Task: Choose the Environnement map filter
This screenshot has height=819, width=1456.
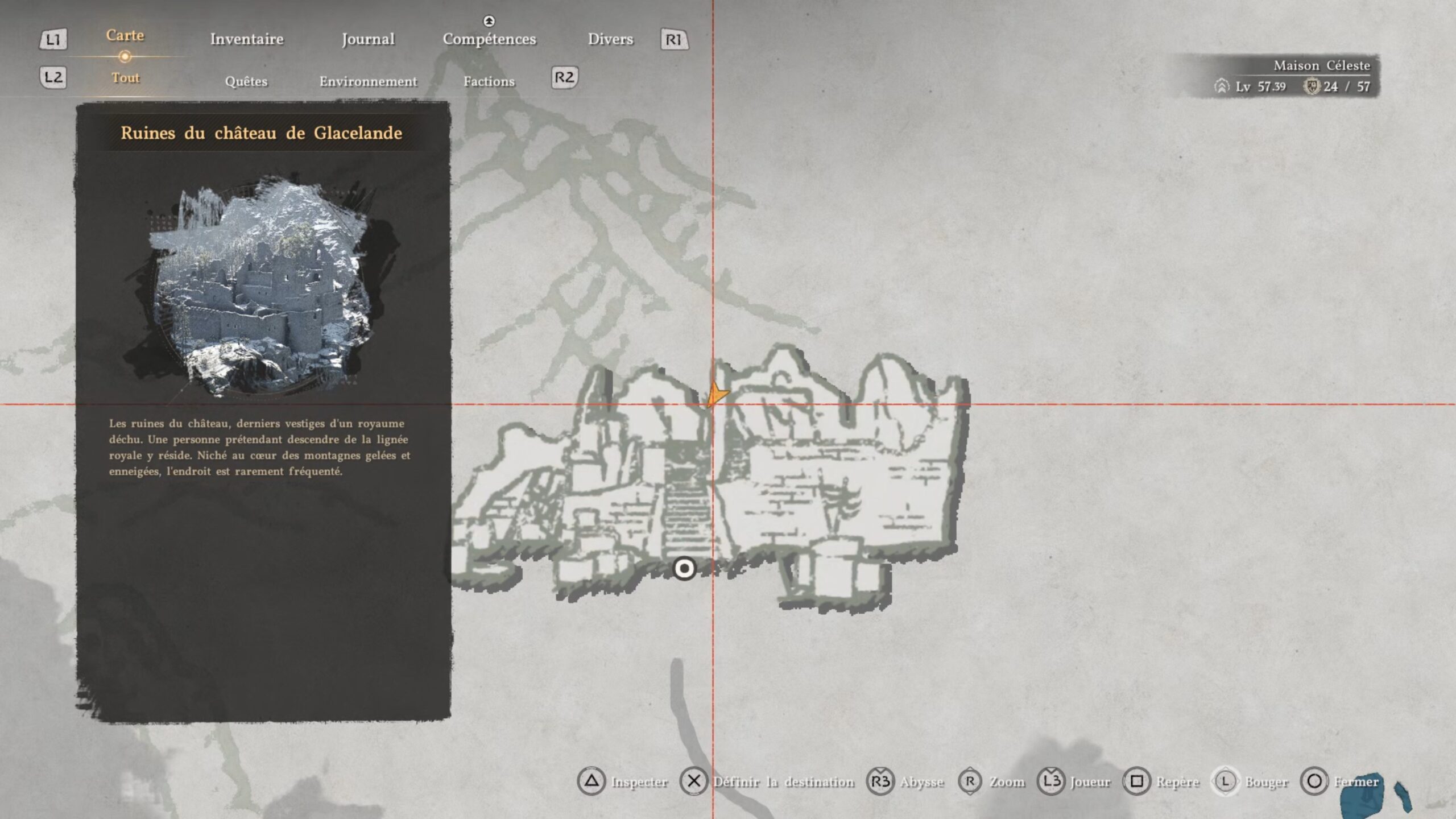Action: [x=368, y=81]
